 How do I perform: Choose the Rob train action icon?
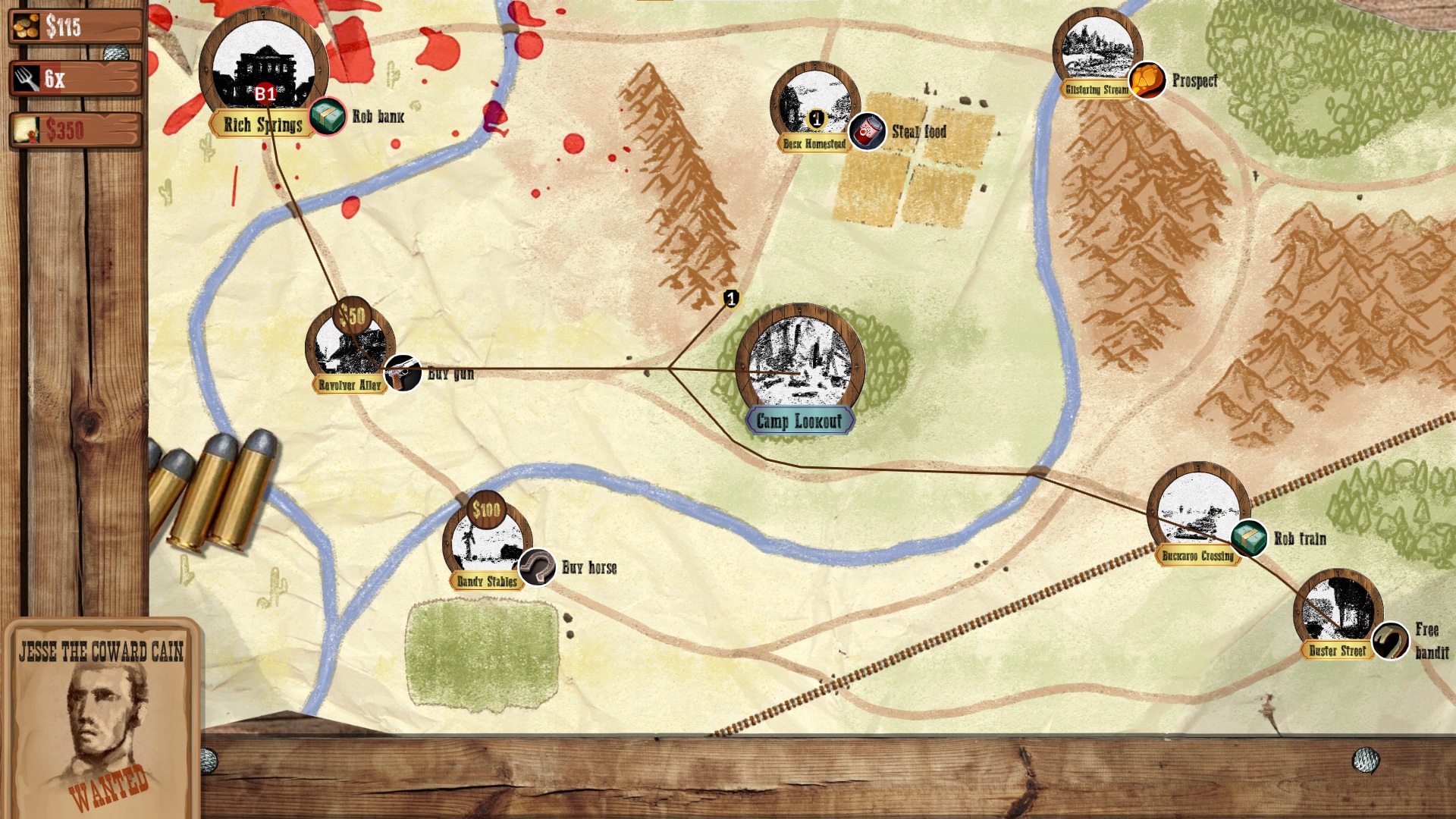click(x=1248, y=538)
